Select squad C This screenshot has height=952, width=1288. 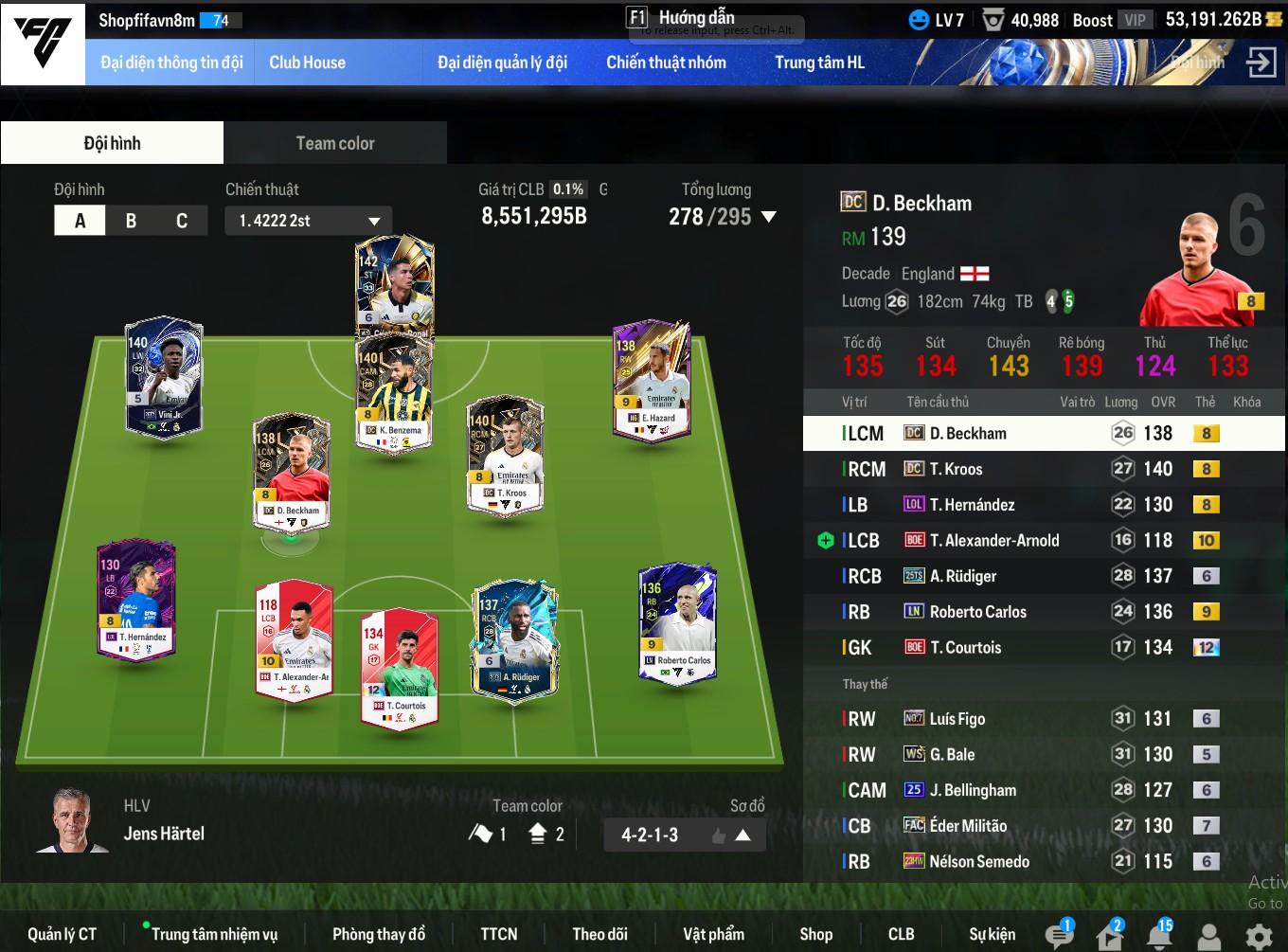(x=181, y=221)
